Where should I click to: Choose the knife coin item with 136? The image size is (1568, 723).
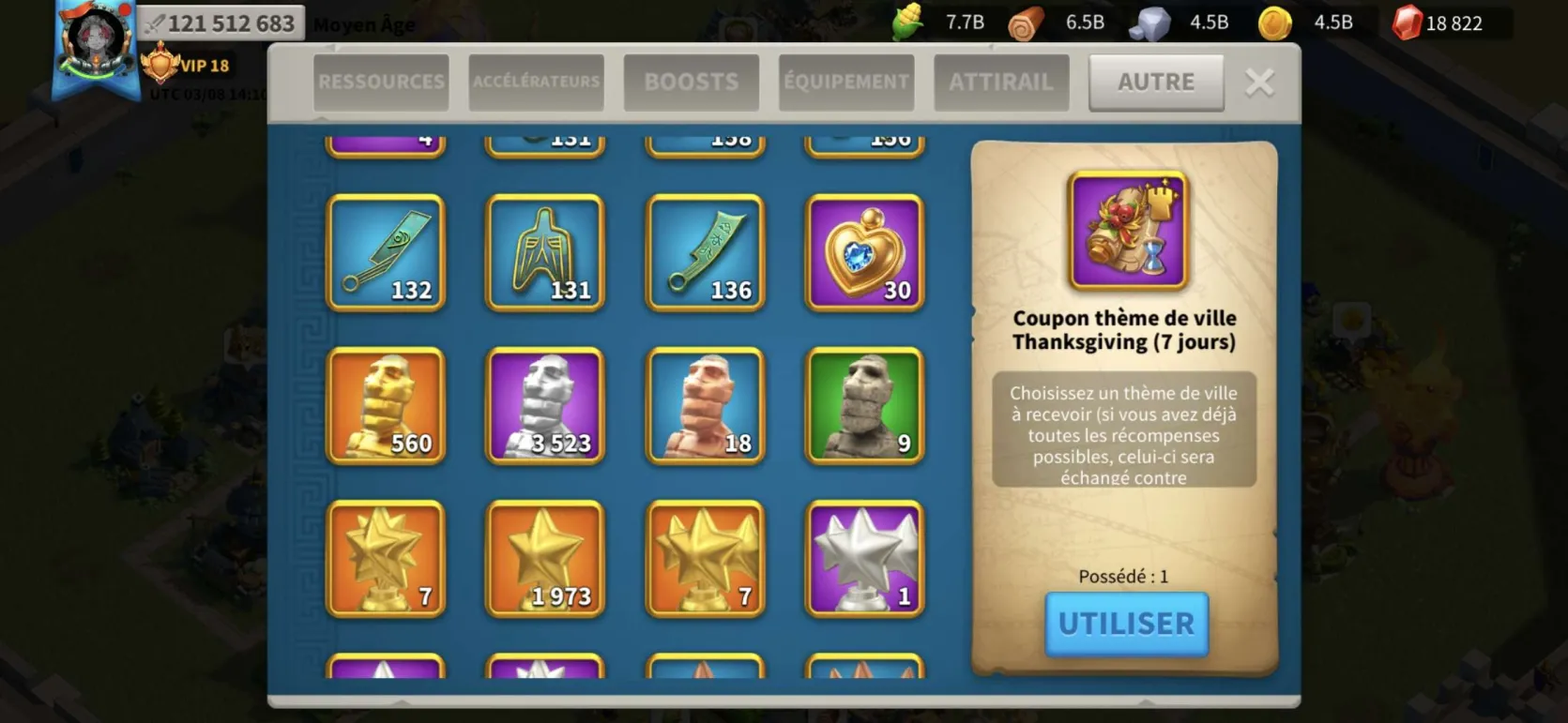[x=705, y=253]
